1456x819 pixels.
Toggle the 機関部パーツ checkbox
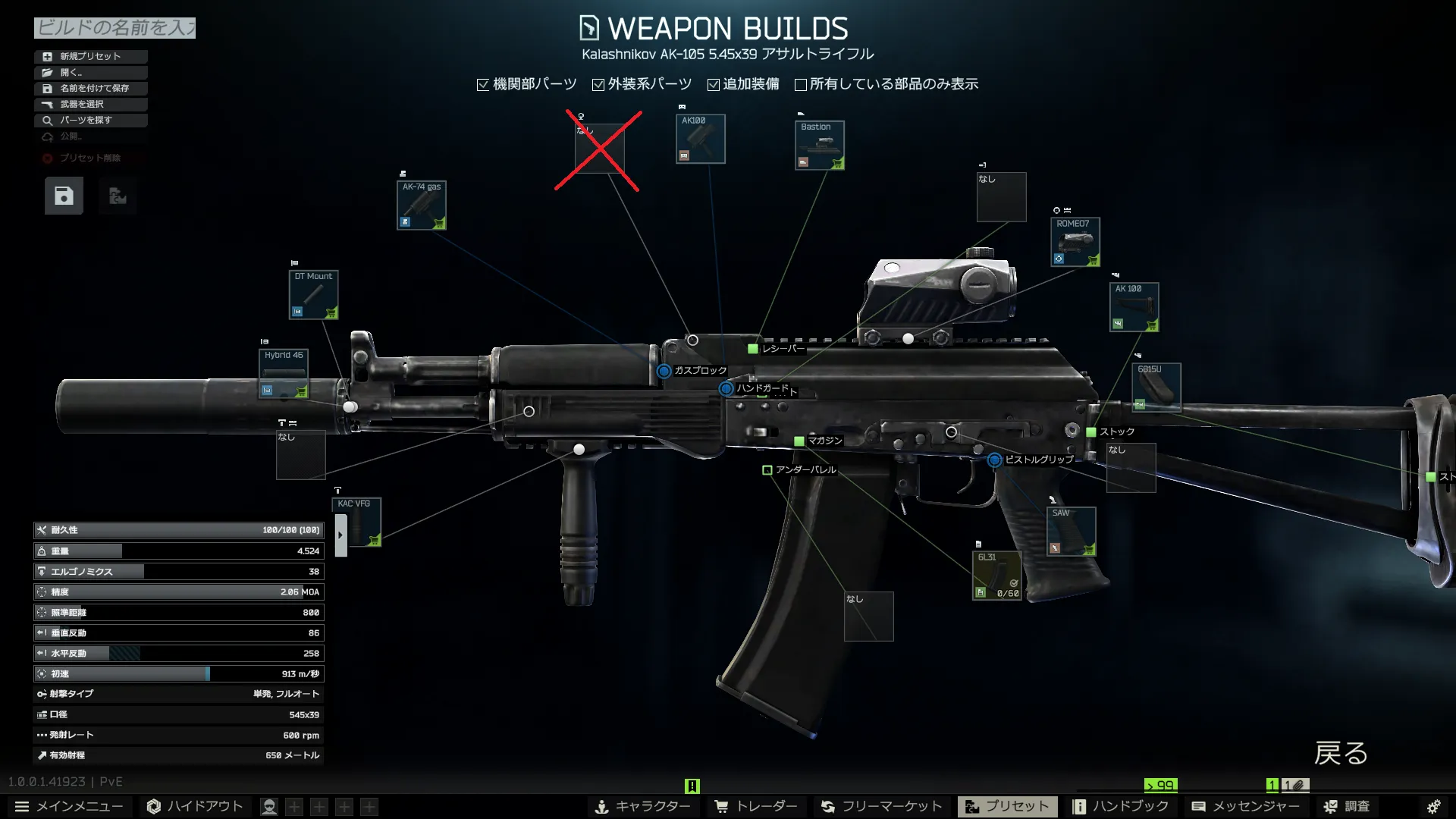coord(483,84)
